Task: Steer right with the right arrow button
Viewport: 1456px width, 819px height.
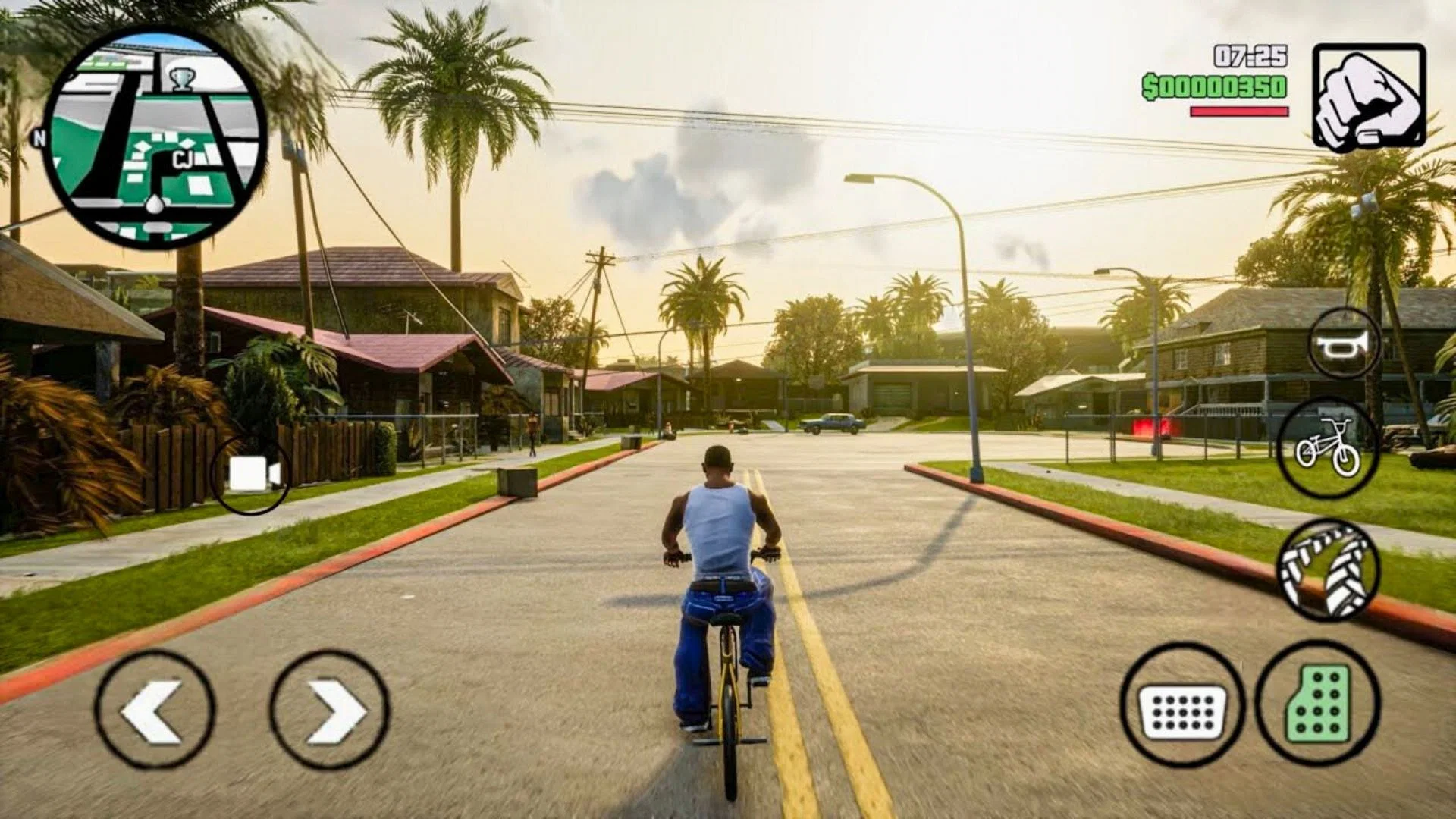Action: pos(330,711)
